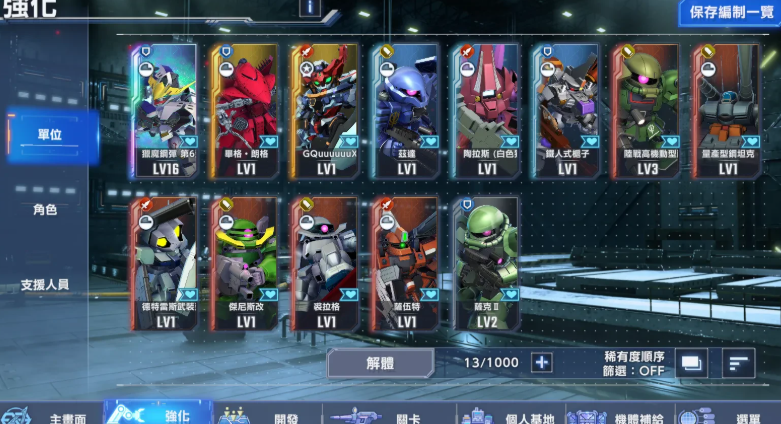This screenshot has height=424, width=781.
Task: Open the 保存編制一覽 saved formations list
Action: (729, 13)
